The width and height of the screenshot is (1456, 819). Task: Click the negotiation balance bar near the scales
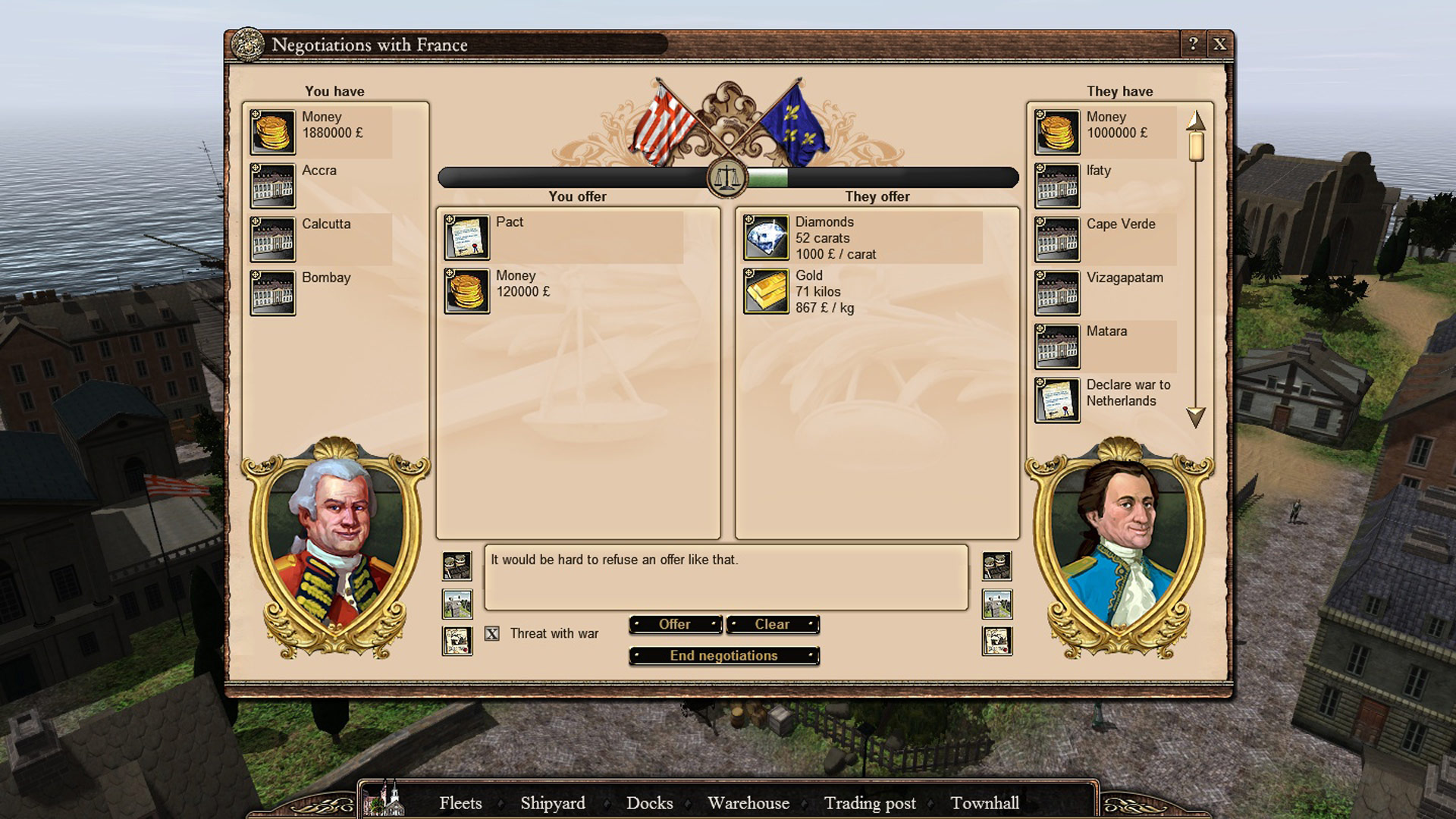point(728,177)
